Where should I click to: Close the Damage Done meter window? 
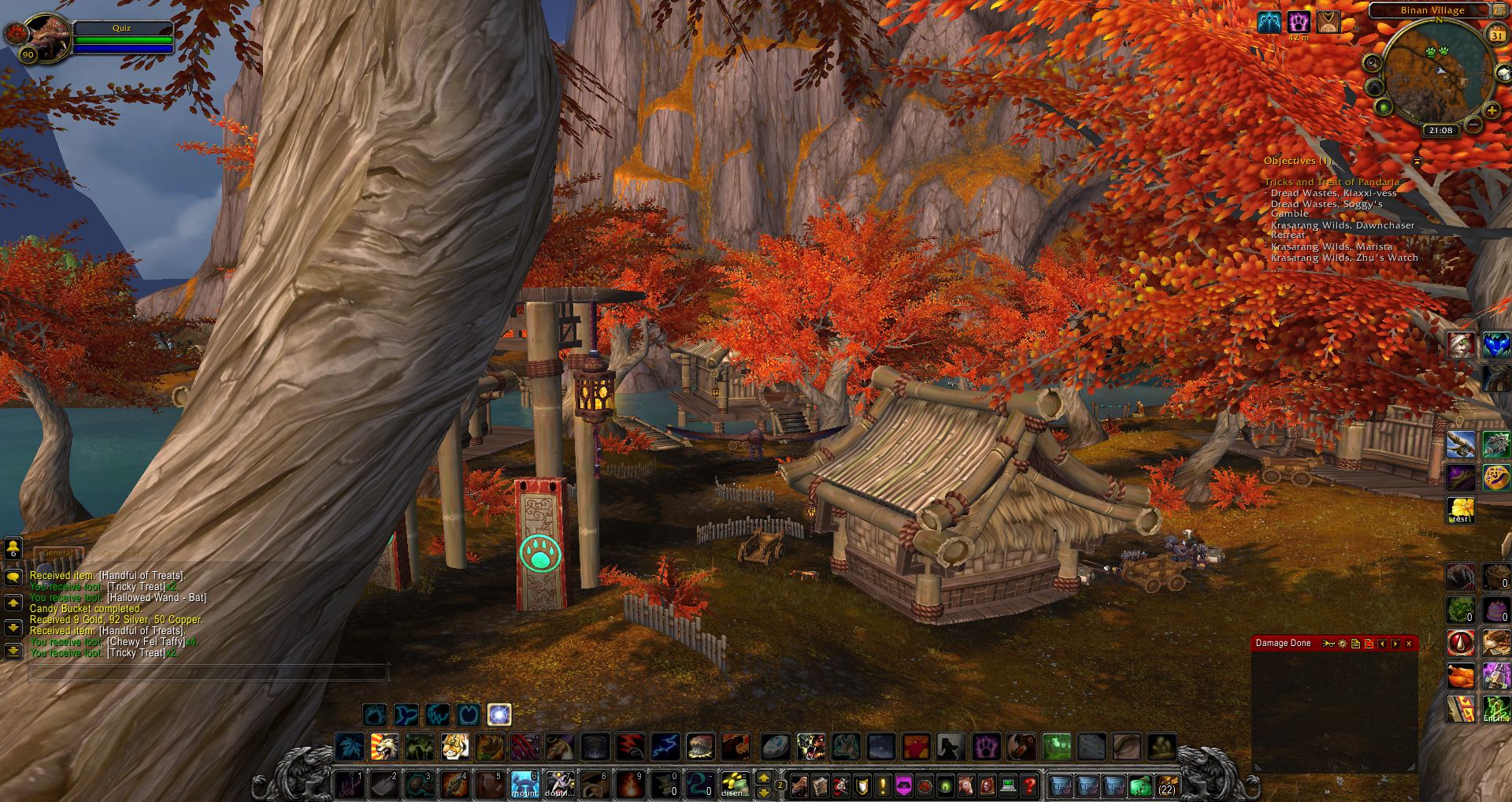[1409, 644]
